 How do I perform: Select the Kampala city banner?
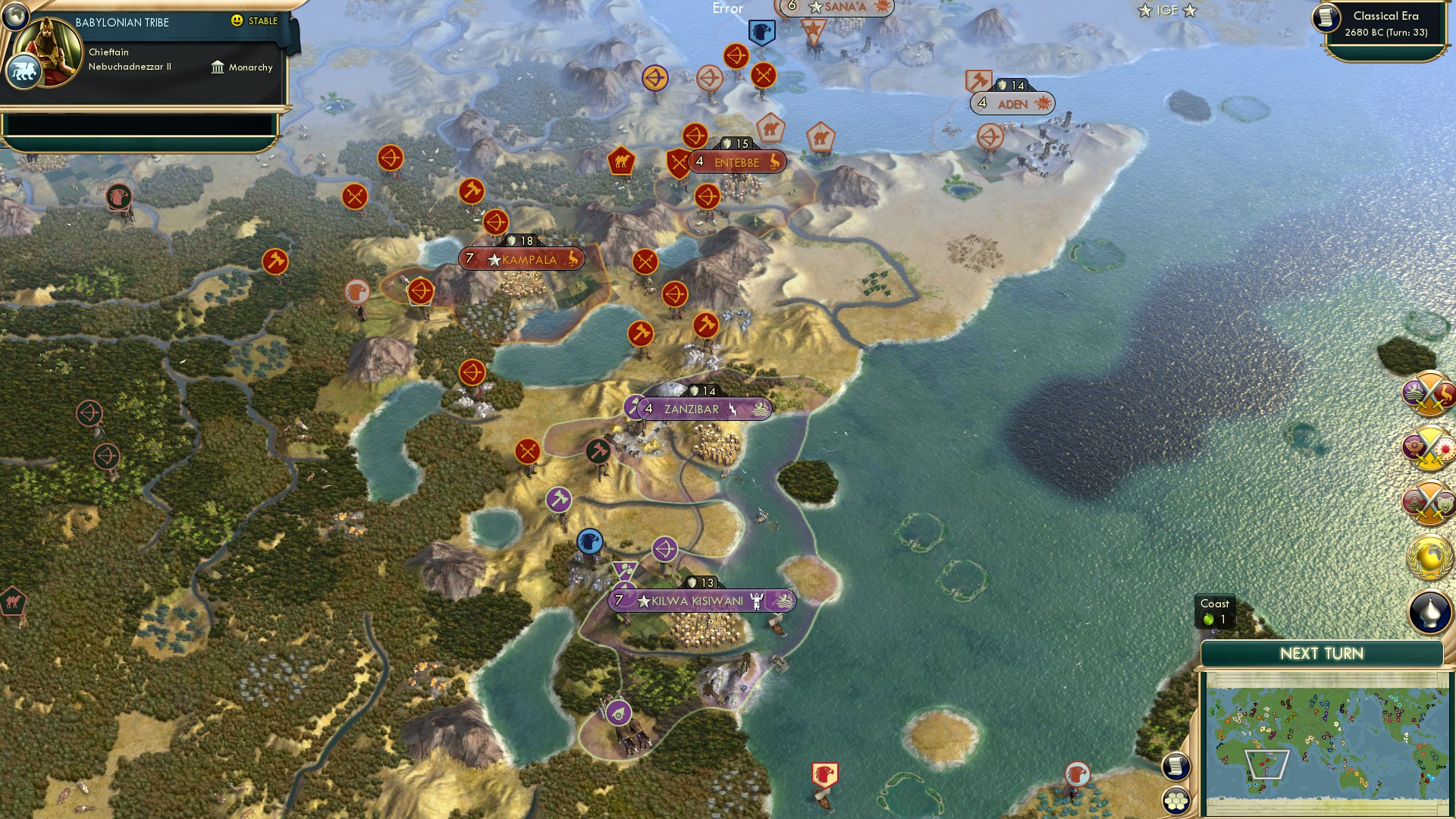click(x=520, y=259)
